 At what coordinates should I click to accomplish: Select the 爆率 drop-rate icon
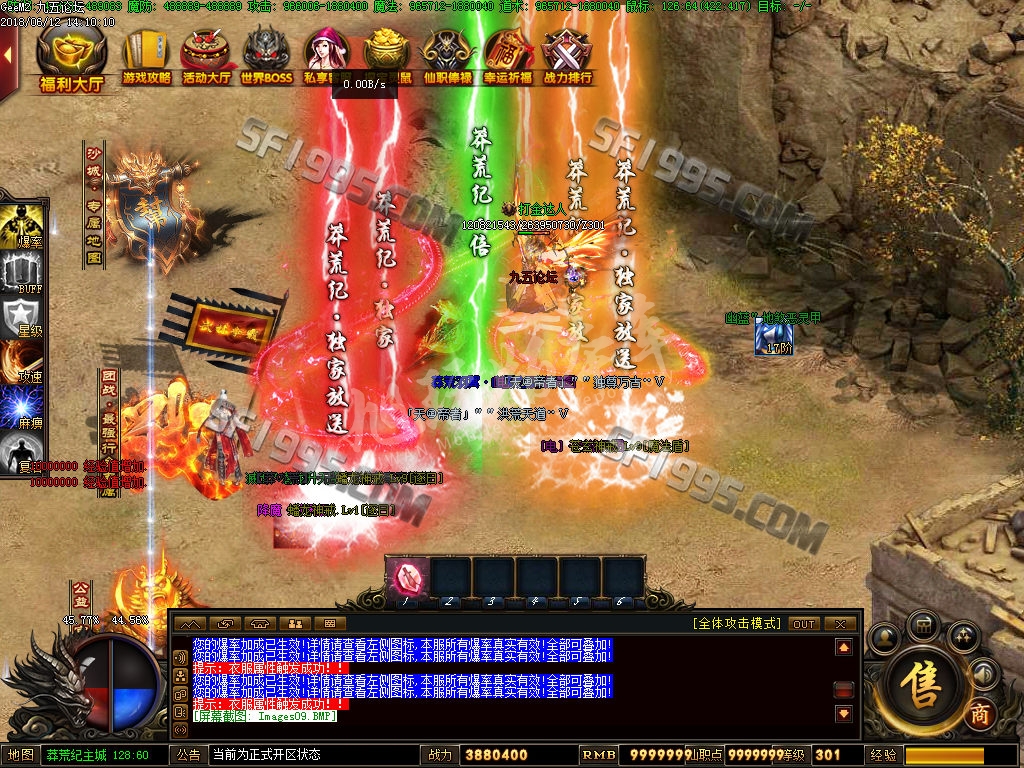pos(20,227)
